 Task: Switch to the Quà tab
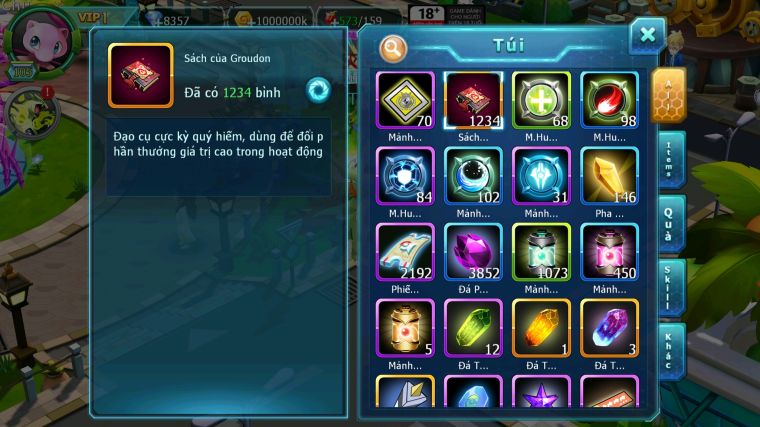pos(669,224)
